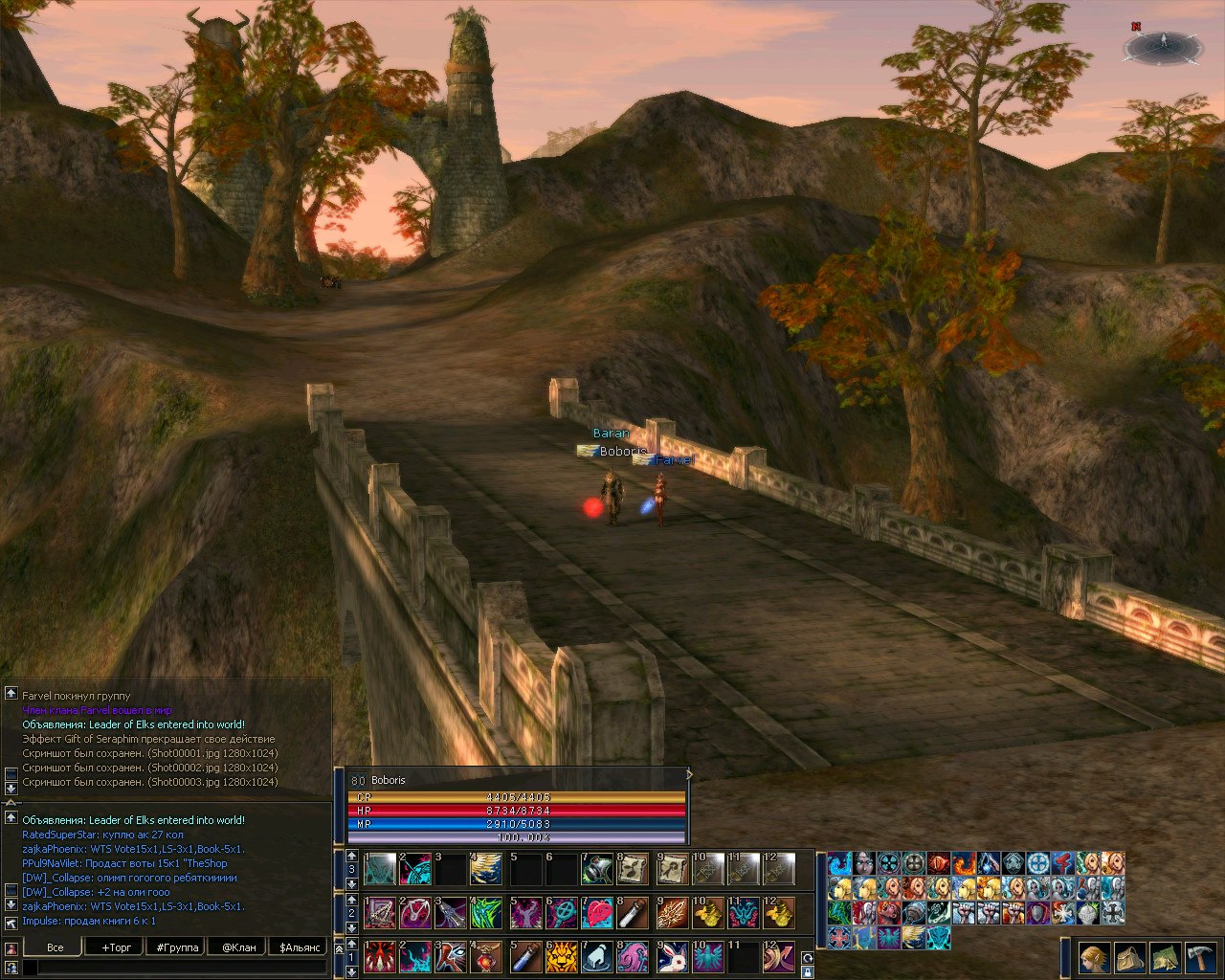
Task: Use the blue potion vial slot
Action: (x=524, y=956)
